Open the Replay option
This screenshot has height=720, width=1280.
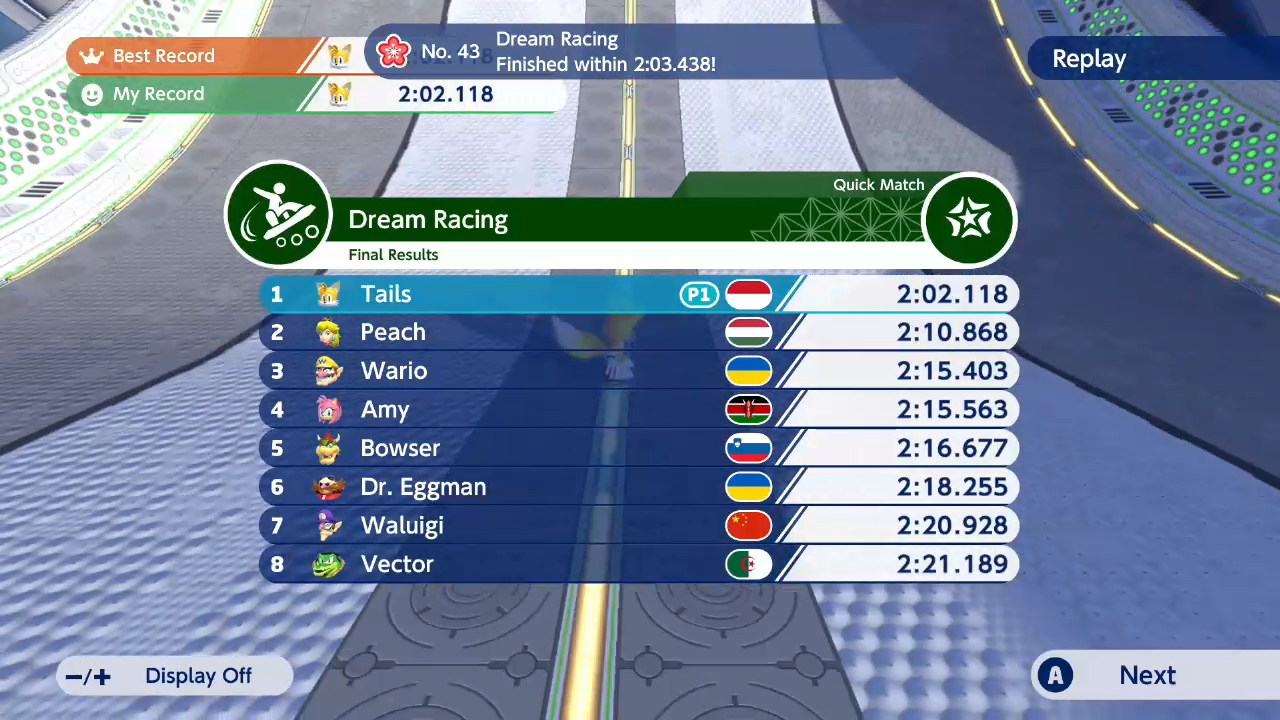click(1089, 59)
